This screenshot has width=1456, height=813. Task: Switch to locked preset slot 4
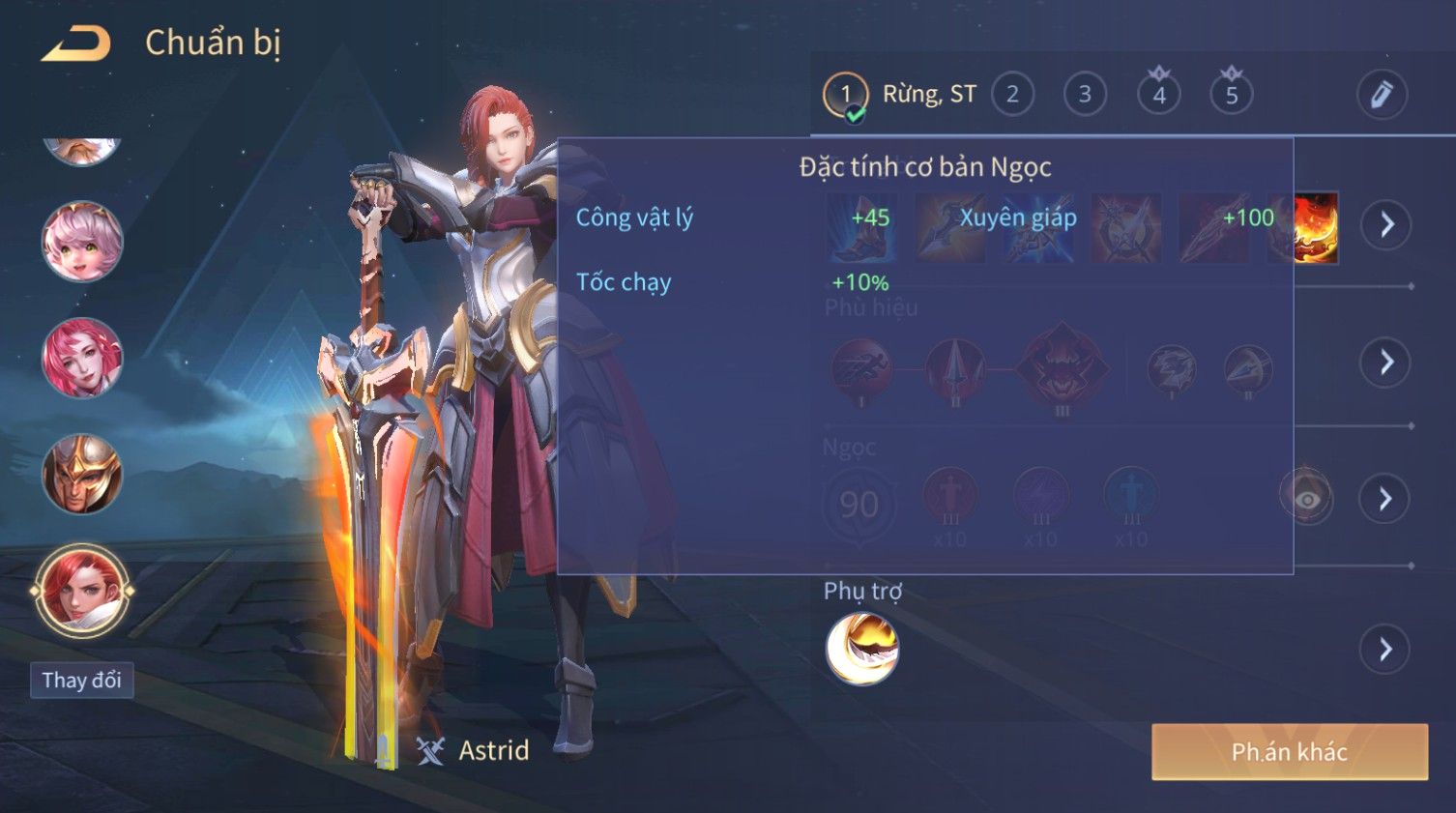1158,95
